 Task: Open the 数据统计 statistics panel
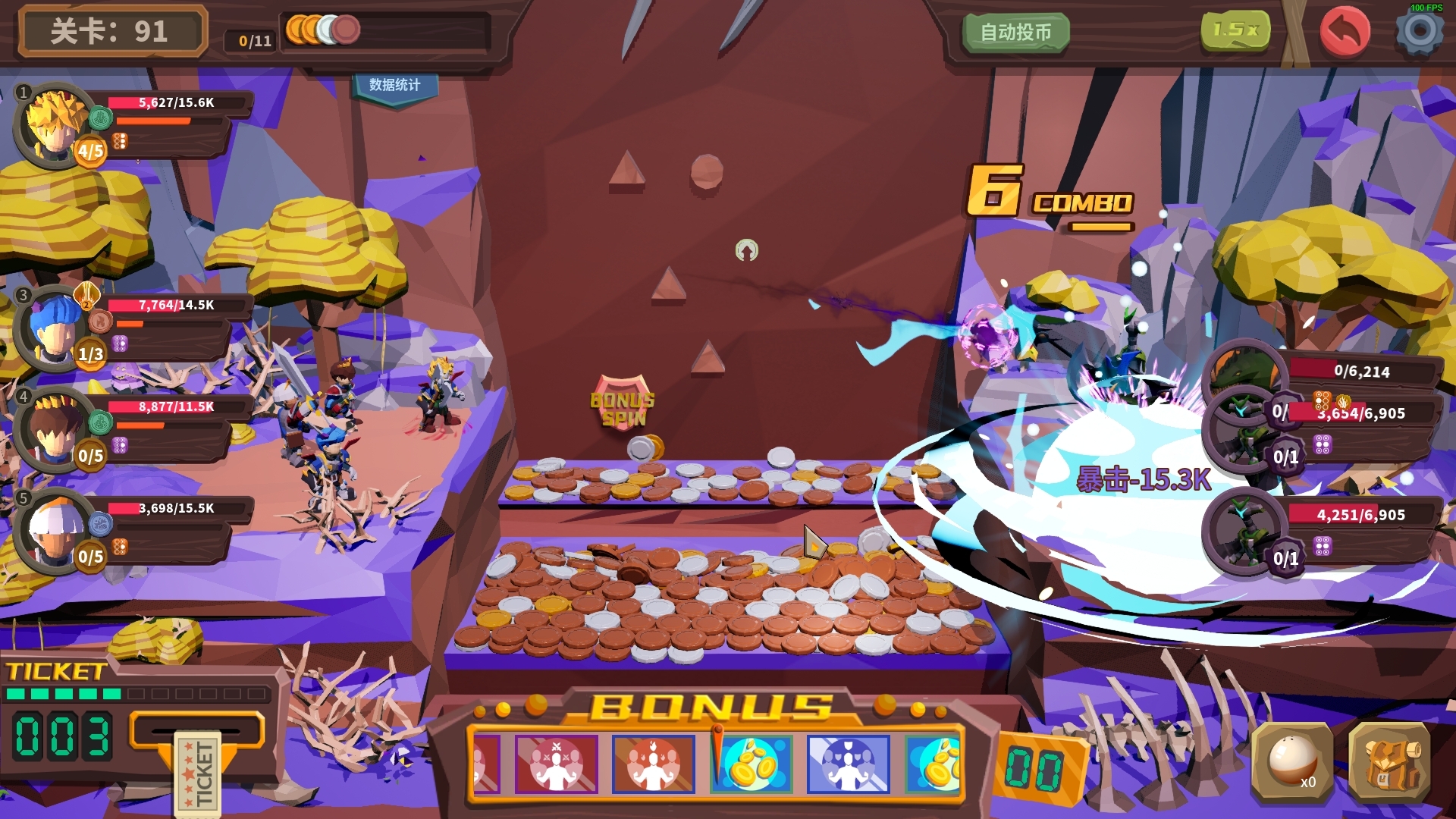tap(395, 86)
